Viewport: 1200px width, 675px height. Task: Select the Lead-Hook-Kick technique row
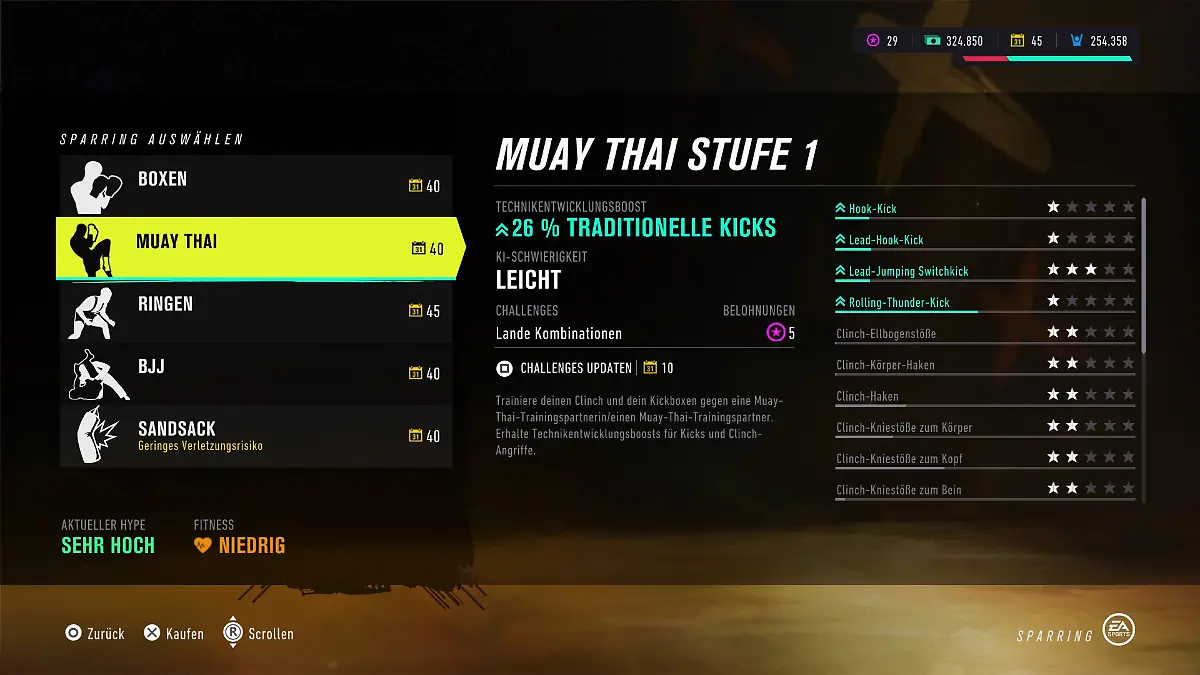coord(984,239)
